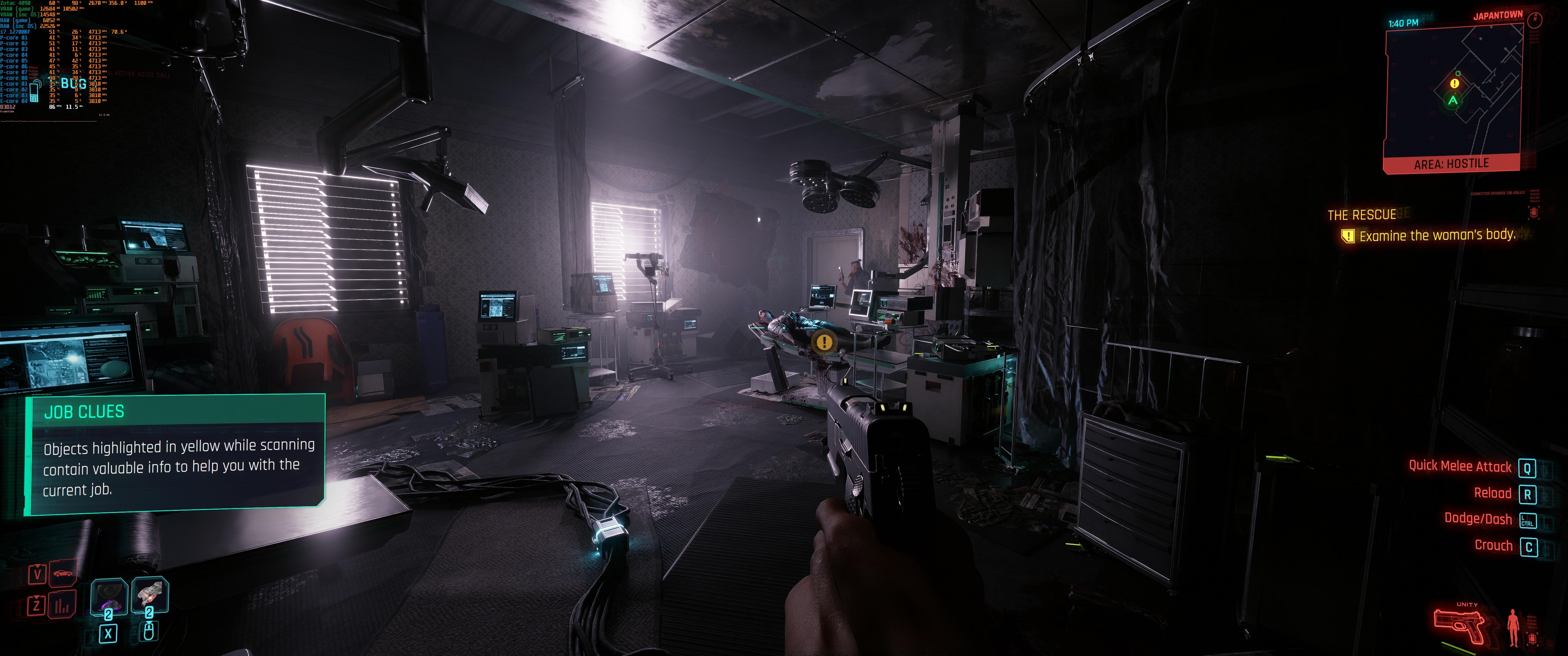This screenshot has height=656, width=1568.
Task: Open the radio bars icon
Action: tap(63, 605)
